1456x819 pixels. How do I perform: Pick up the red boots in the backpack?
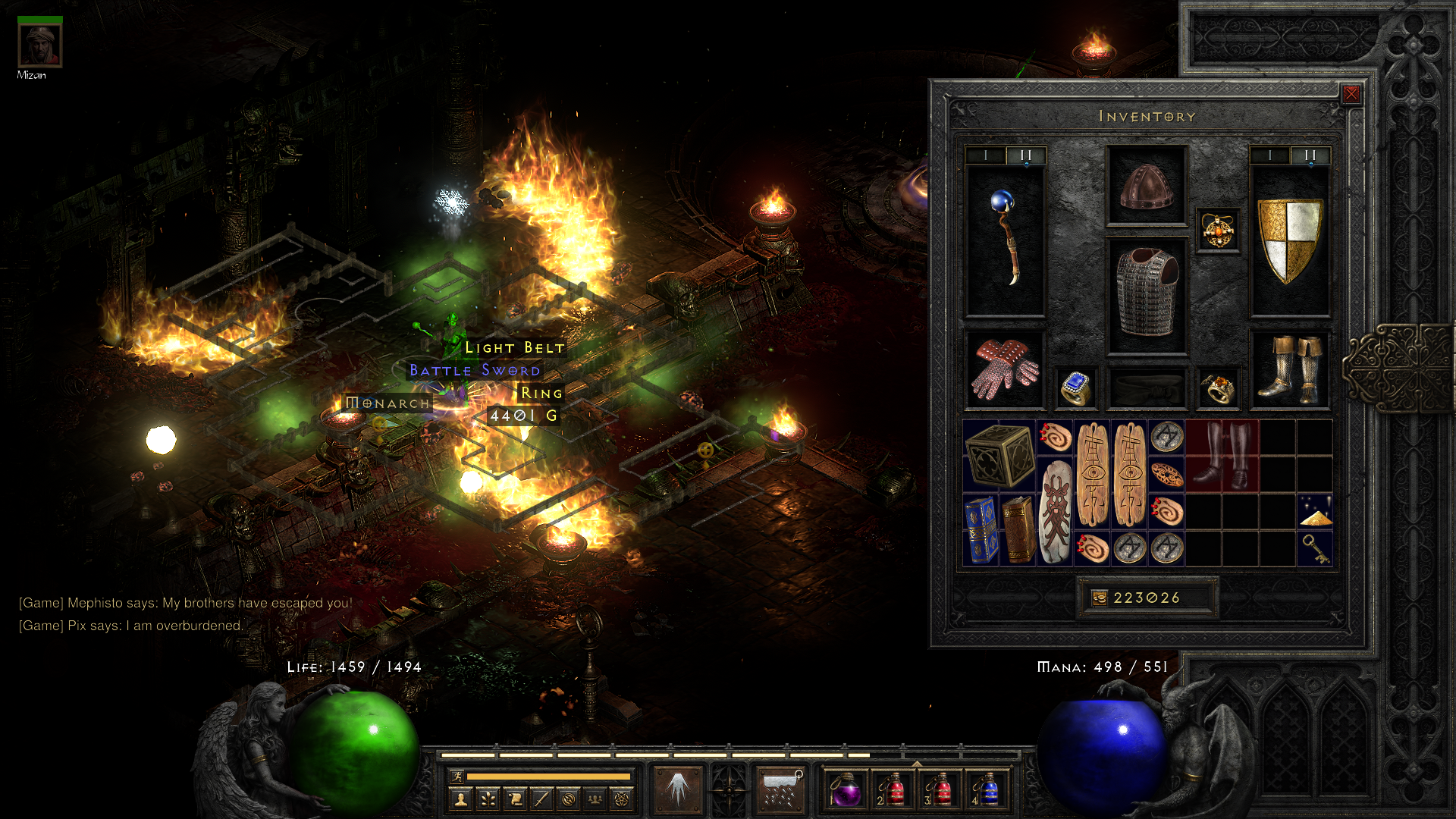click(1222, 455)
